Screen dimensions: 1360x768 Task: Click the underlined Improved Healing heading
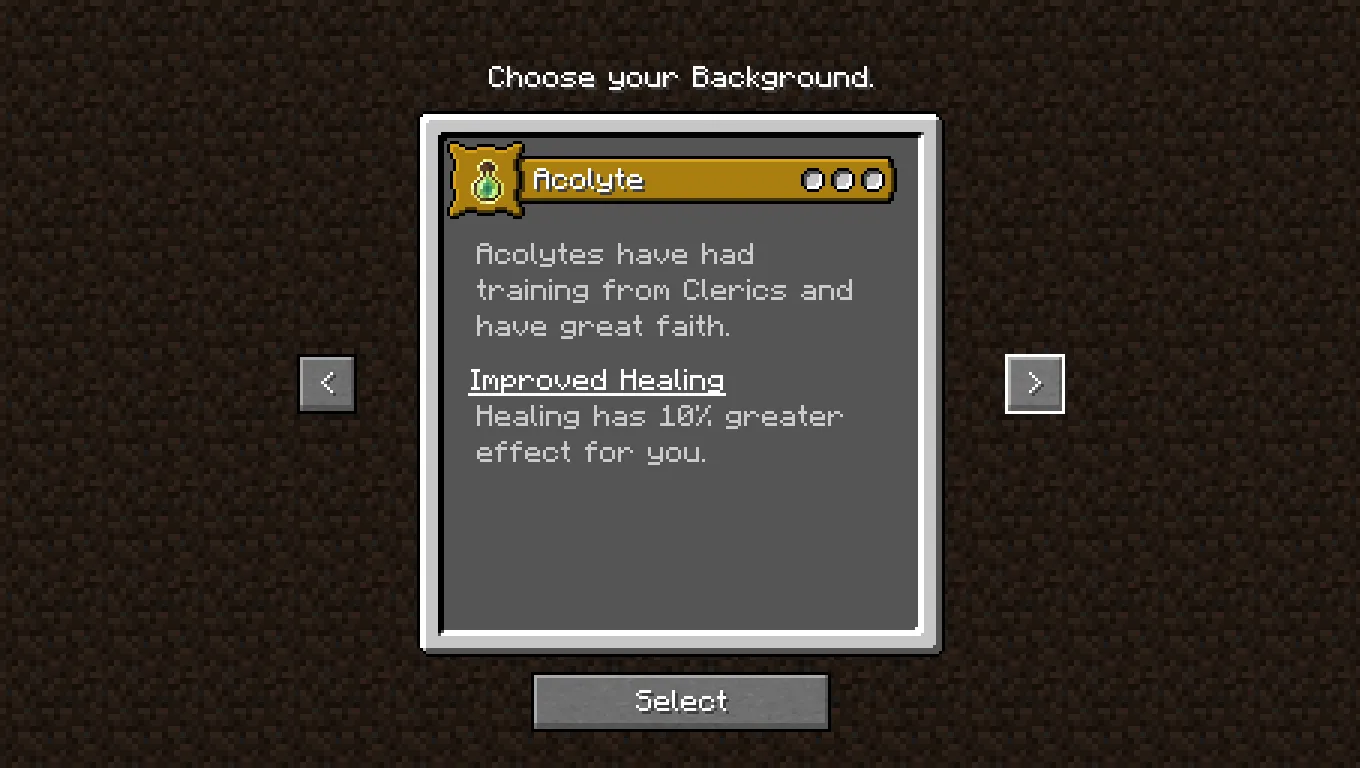point(597,380)
